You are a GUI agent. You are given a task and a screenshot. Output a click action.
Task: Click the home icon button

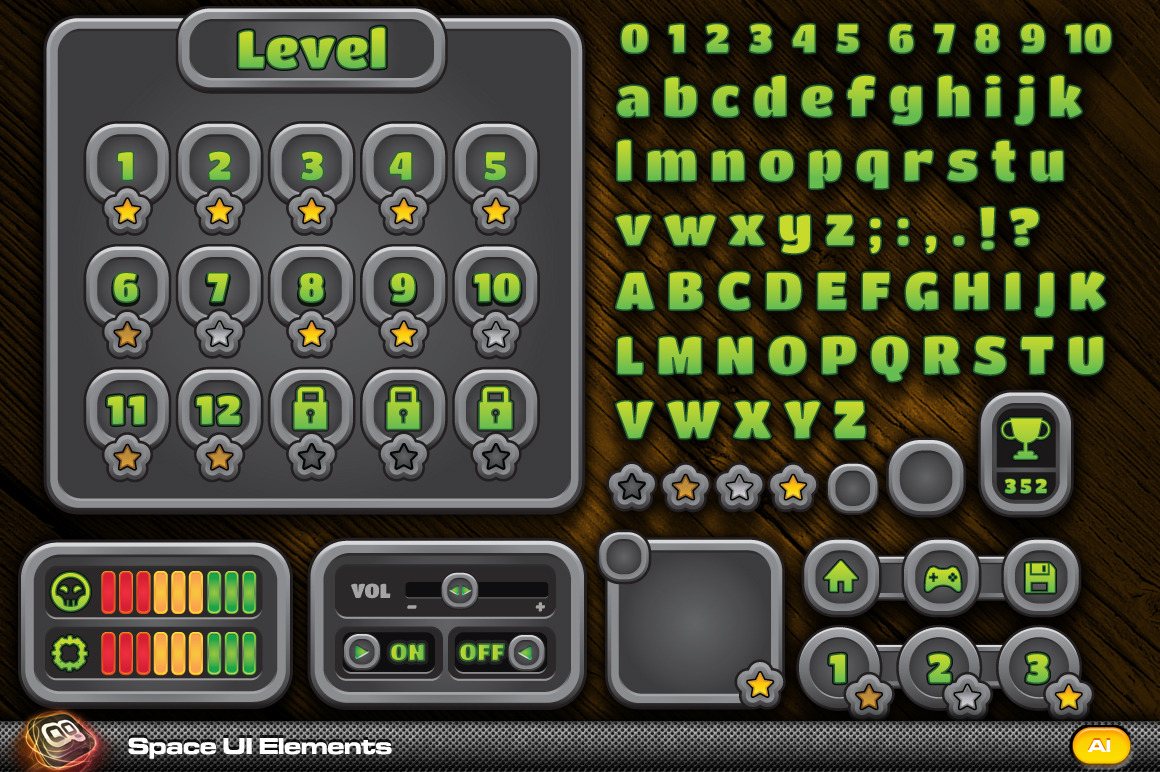pos(841,578)
